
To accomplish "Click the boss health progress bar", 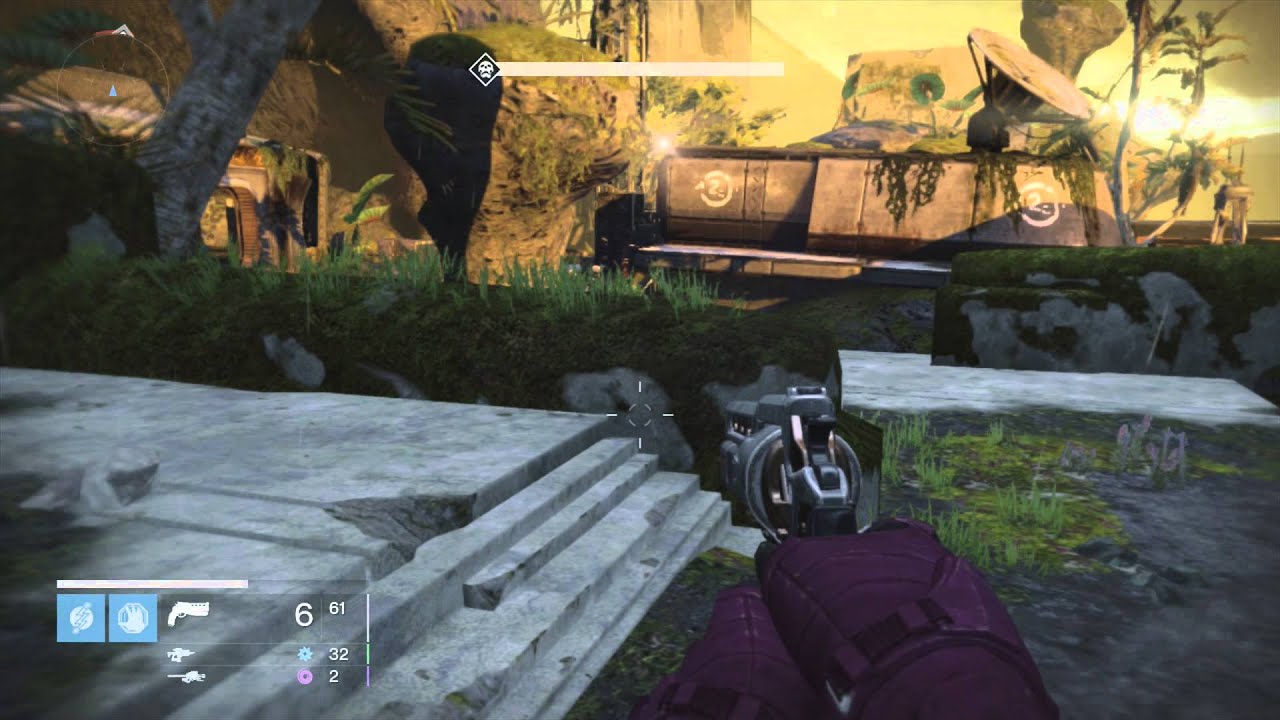I will coord(640,70).
